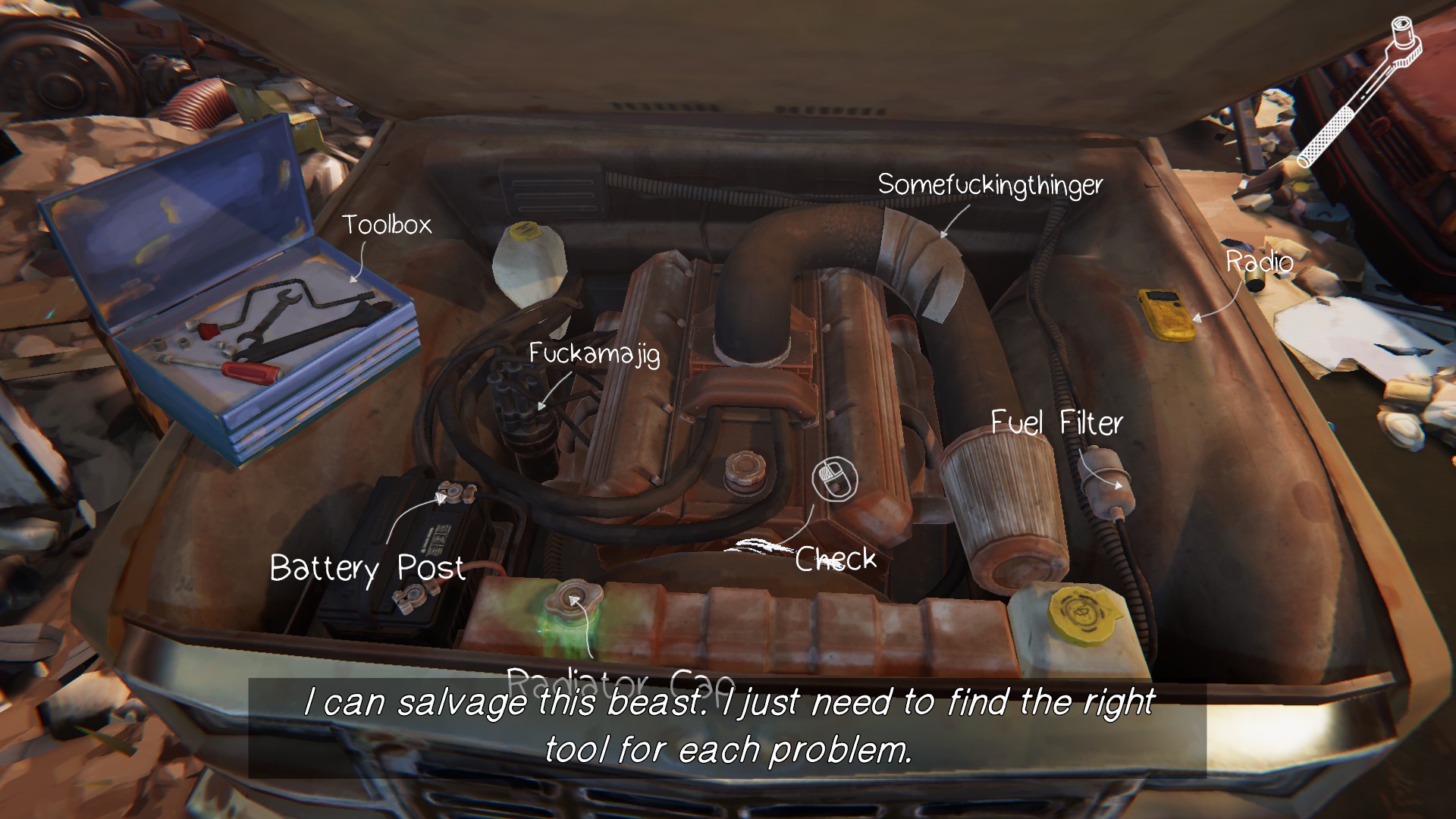This screenshot has width=1456, height=819.
Task: Select the Toolbox hotspot label
Action: pyautogui.click(x=386, y=224)
